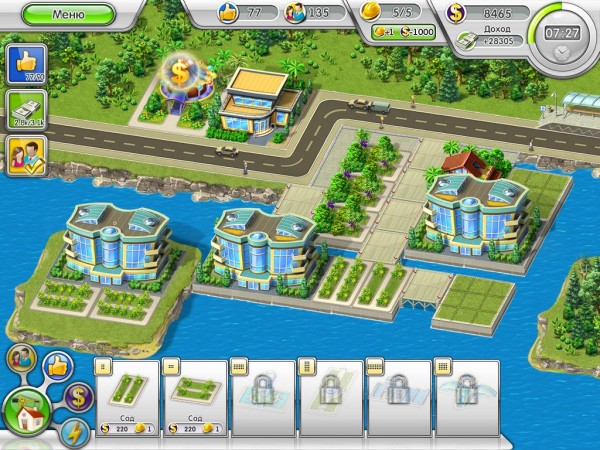Open the cash stack goal tile
The width and height of the screenshot is (600, 450).
[22, 110]
